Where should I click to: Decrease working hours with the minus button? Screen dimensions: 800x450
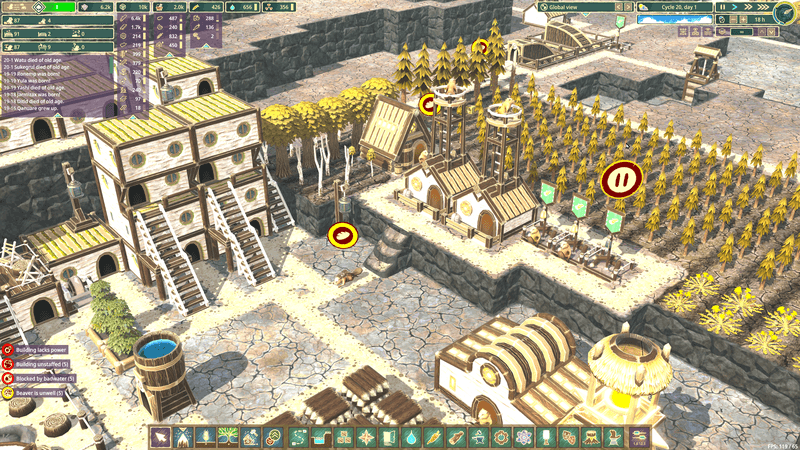click(735, 19)
